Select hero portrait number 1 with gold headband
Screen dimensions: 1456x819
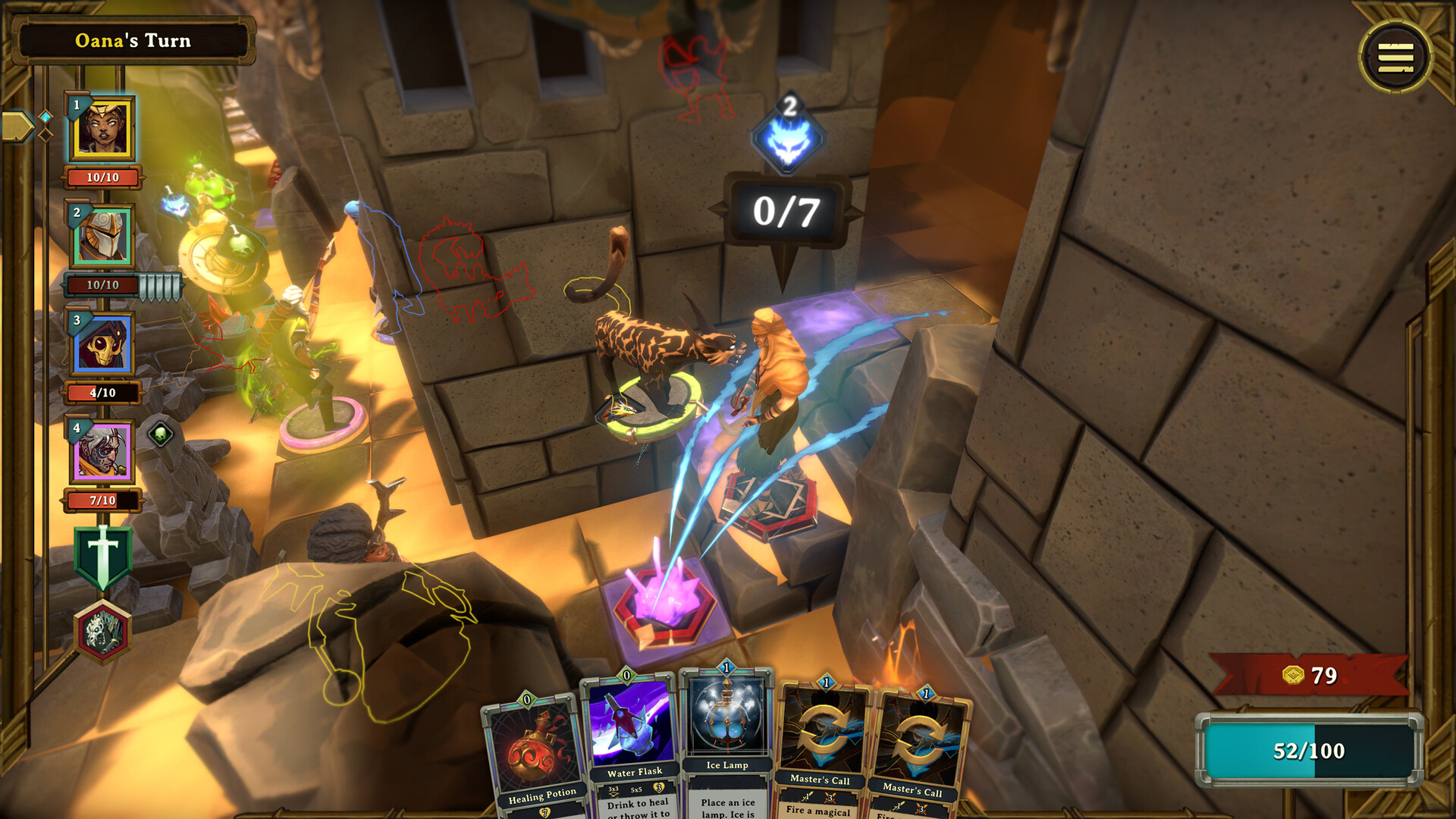click(102, 128)
